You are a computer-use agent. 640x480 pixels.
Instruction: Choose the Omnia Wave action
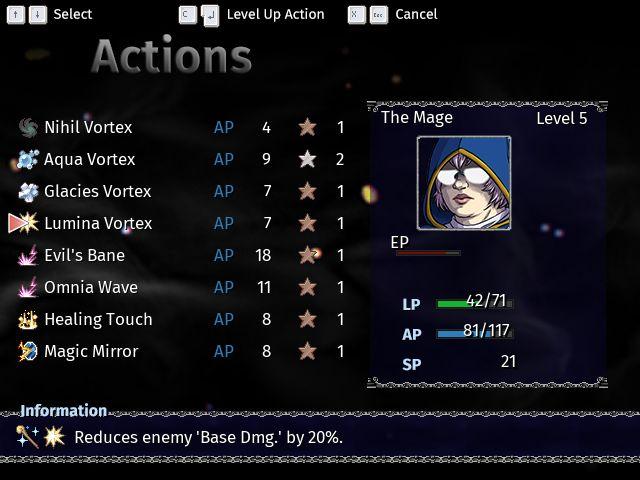(91, 287)
